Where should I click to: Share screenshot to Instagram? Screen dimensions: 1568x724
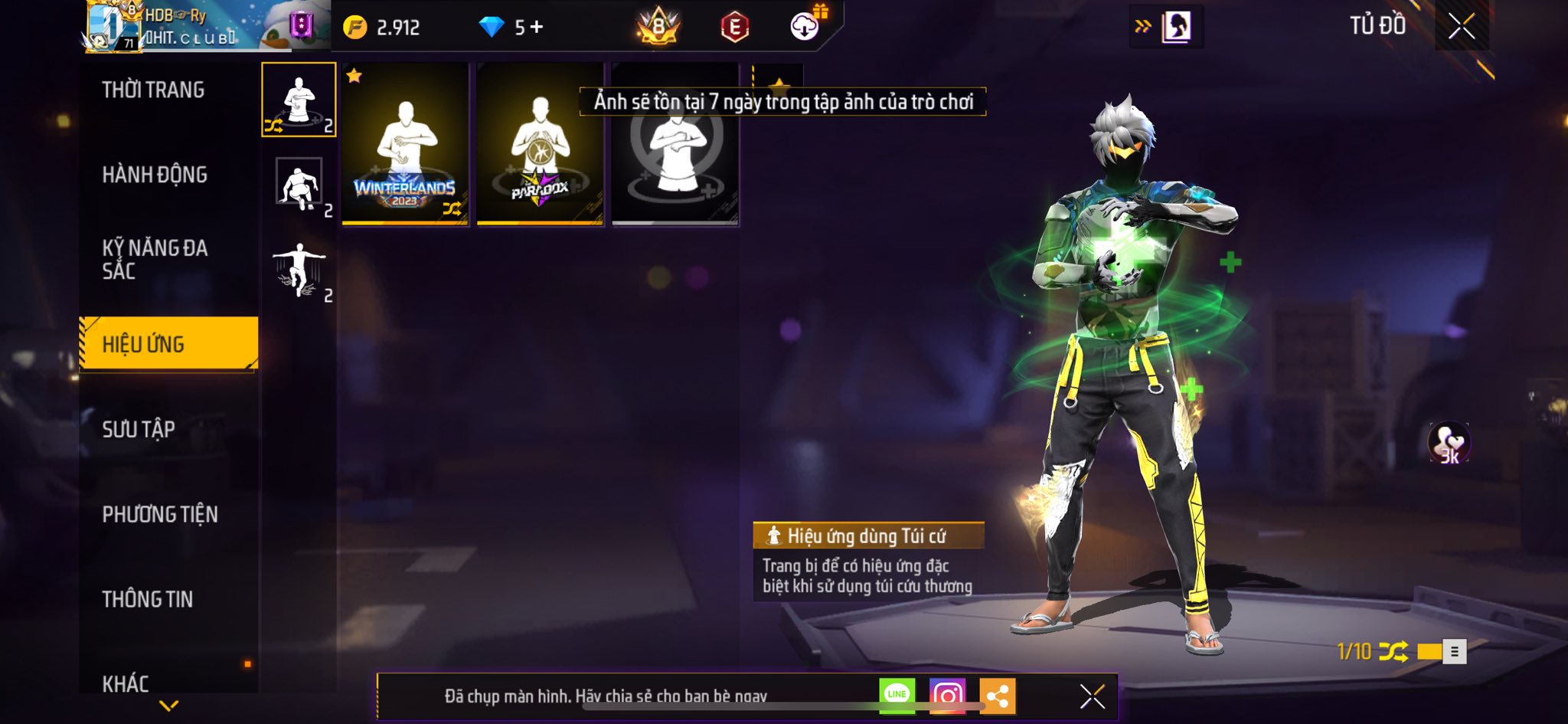(x=947, y=696)
